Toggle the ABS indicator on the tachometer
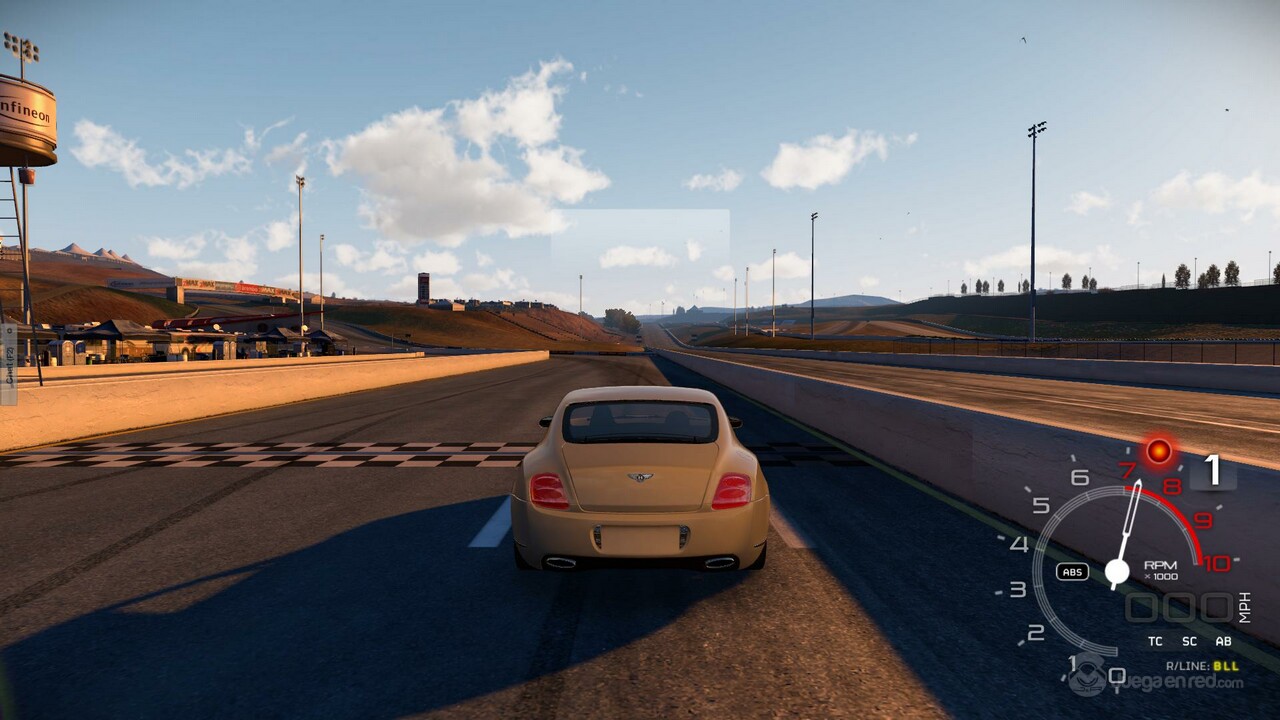This screenshot has height=720, width=1280. click(x=1072, y=572)
